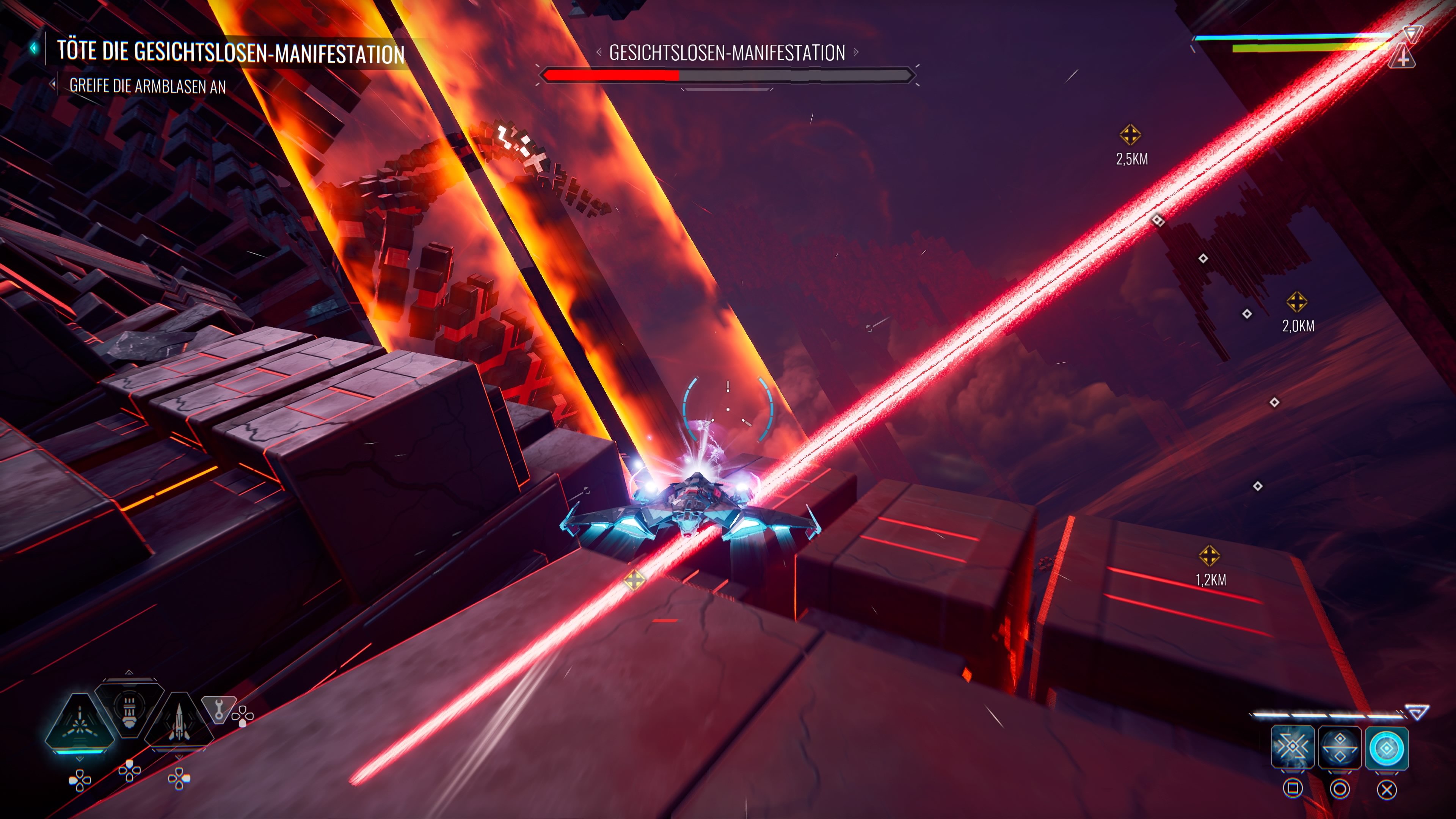Viewport: 1456px width, 819px height.
Task: Activate the glowing cyan ring device
Action: tap(1387, 748)
